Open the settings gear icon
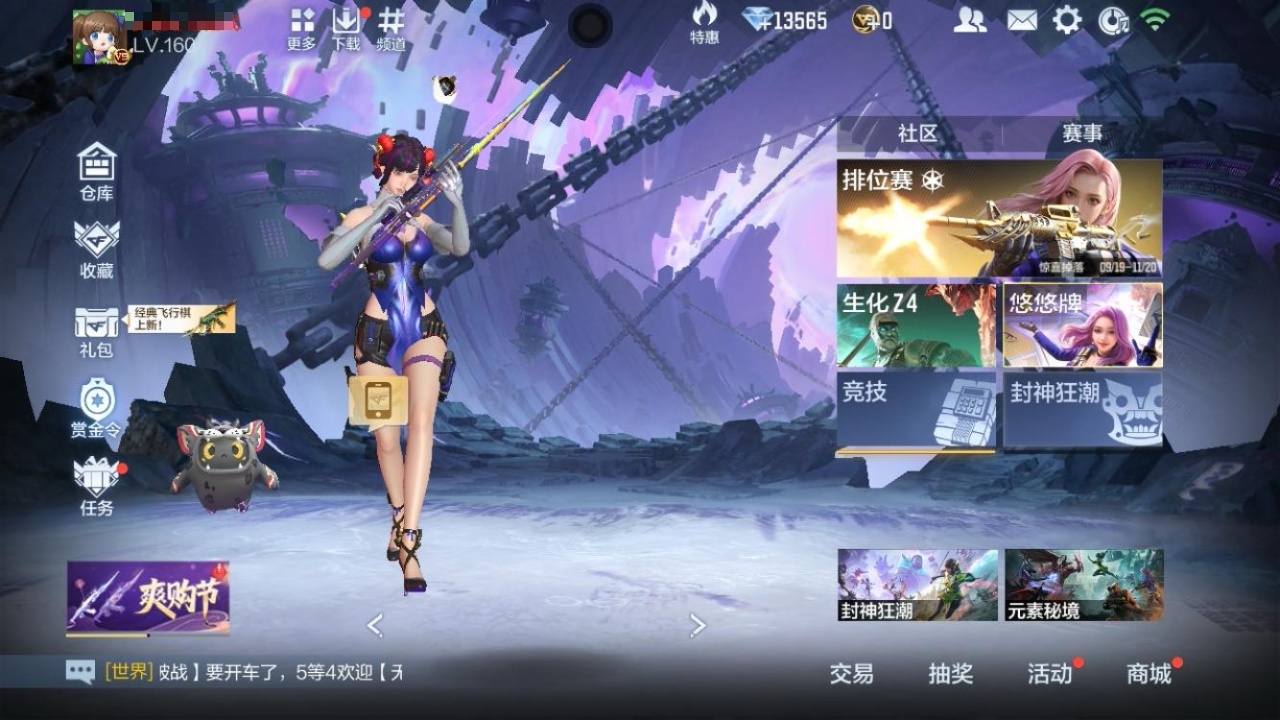Screen dimensions: 1280x720 [1067, 20]
